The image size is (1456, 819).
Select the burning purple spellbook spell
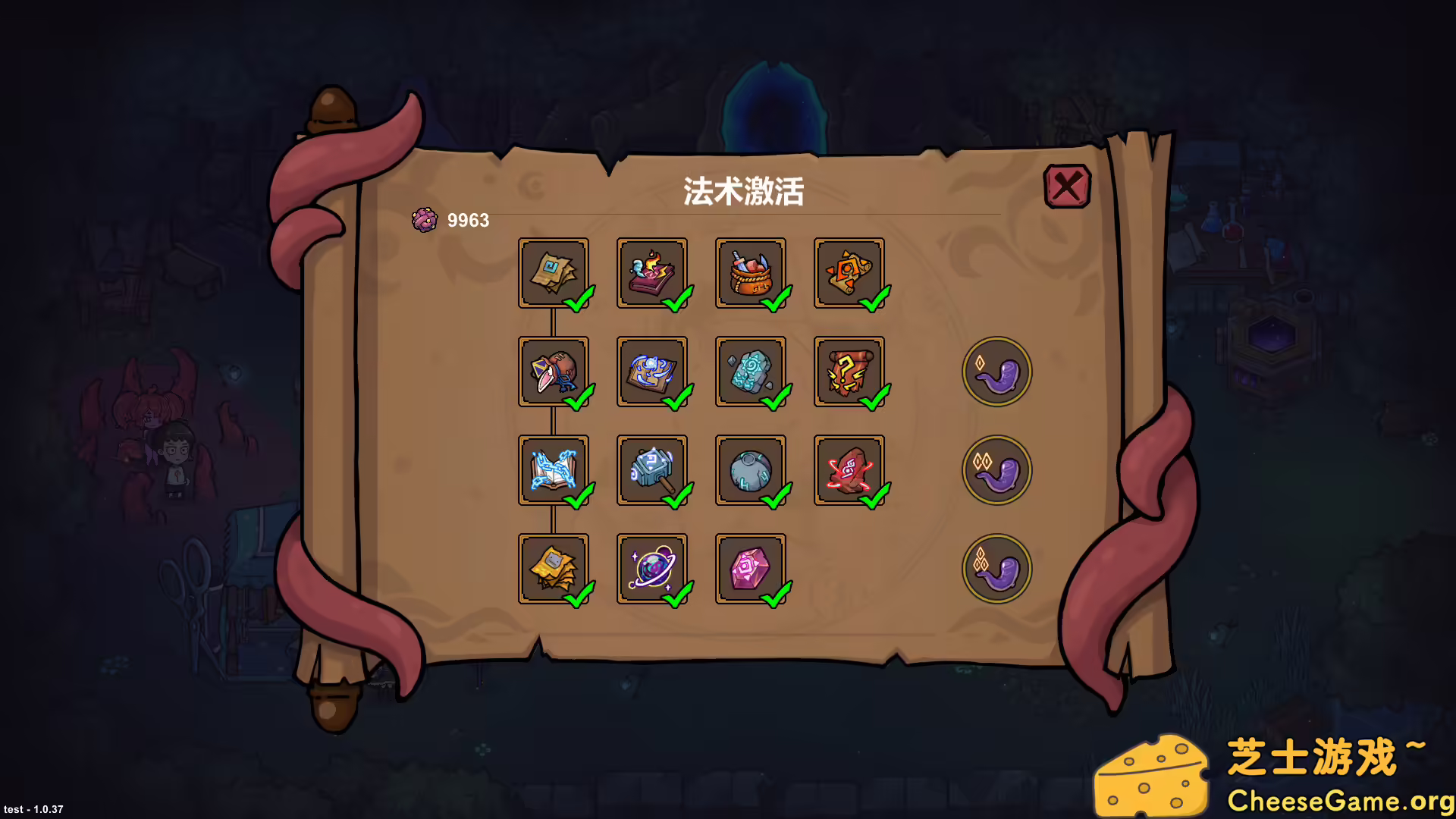click(654, 273)
